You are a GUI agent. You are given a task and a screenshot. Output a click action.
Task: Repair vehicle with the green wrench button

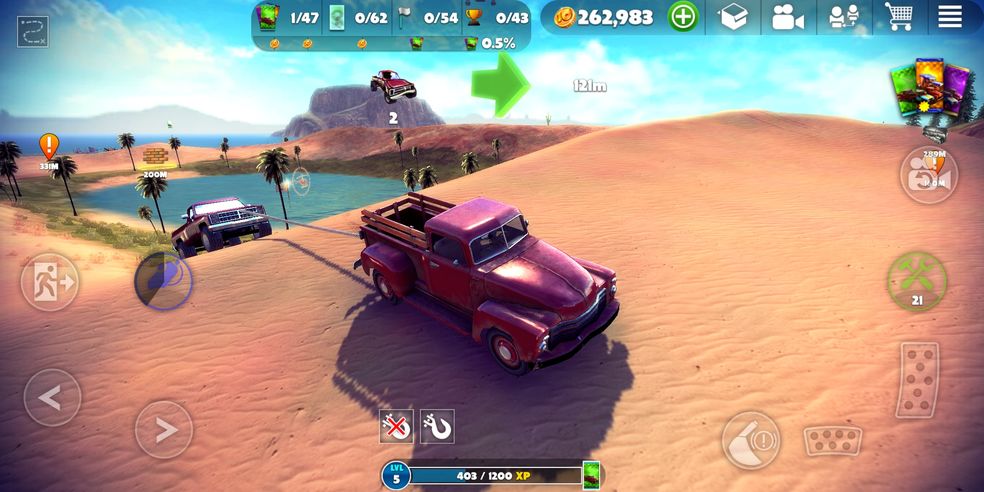point(917,279)
